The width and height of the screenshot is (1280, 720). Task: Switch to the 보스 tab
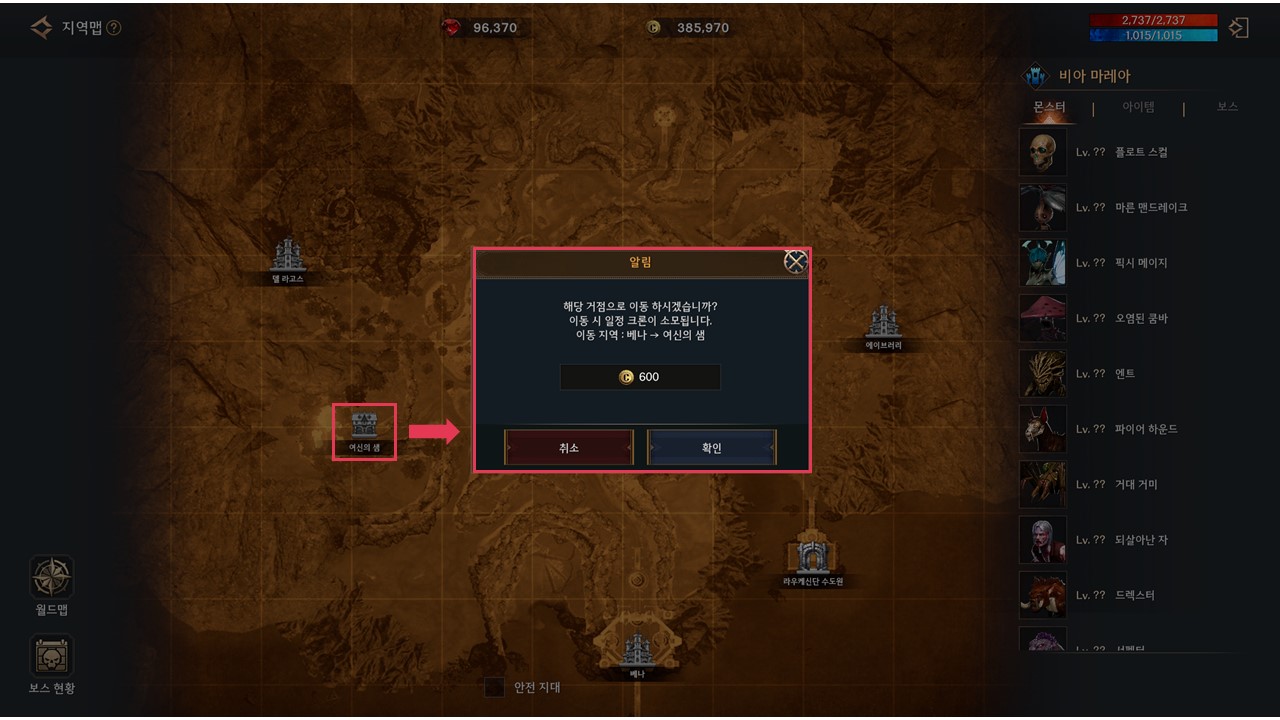tap(1227, 107)
